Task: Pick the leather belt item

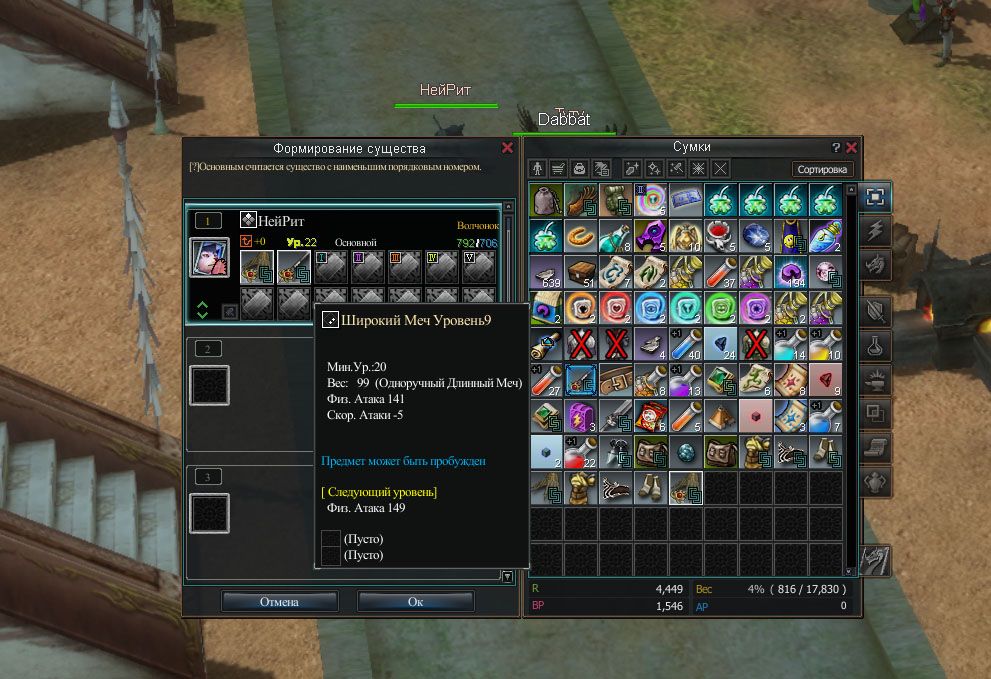Action: tap(616, 380)
